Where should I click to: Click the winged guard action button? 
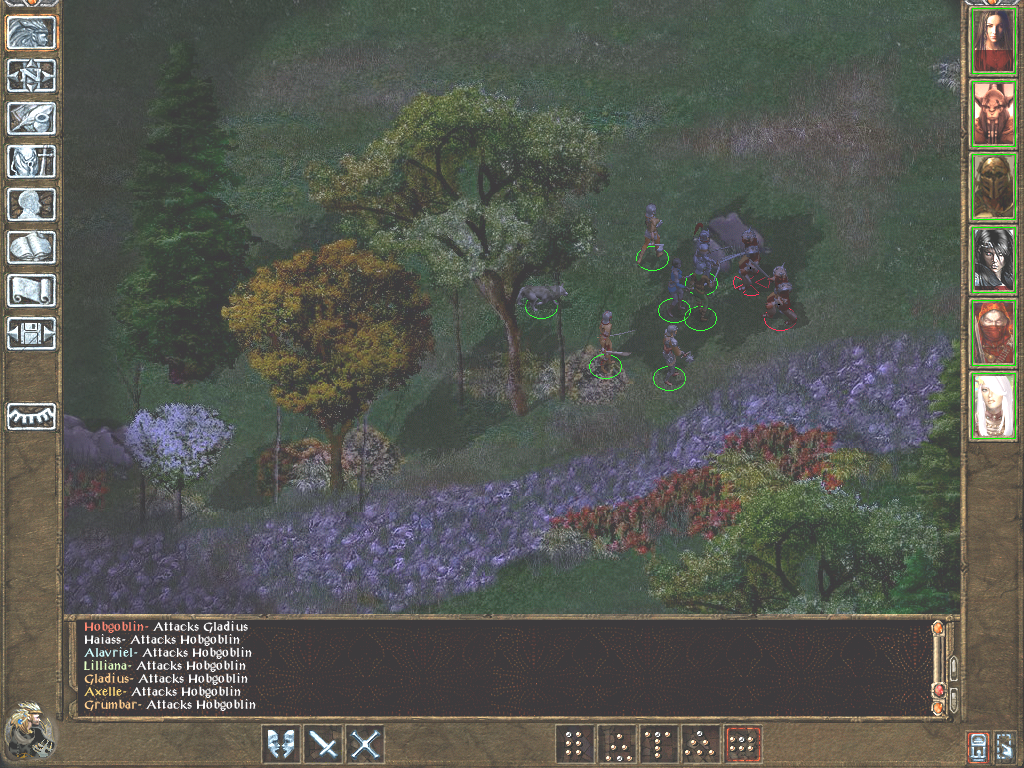tap(281, 744)
